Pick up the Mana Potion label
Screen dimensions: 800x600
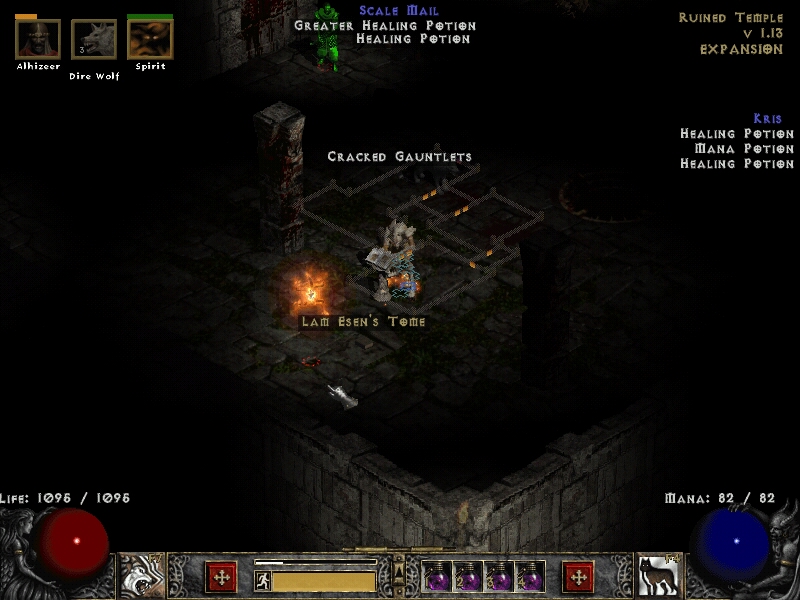pos(744,149)
